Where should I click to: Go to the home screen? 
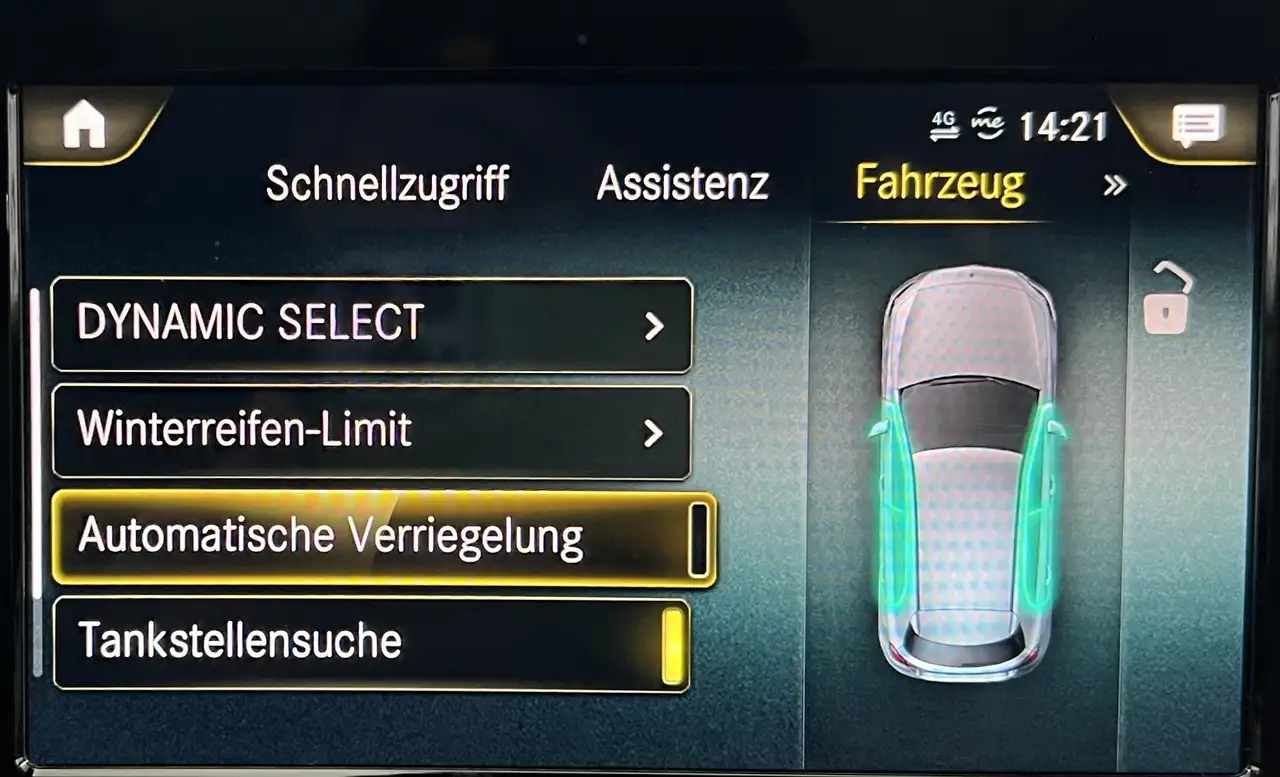[x=84, y=126]
